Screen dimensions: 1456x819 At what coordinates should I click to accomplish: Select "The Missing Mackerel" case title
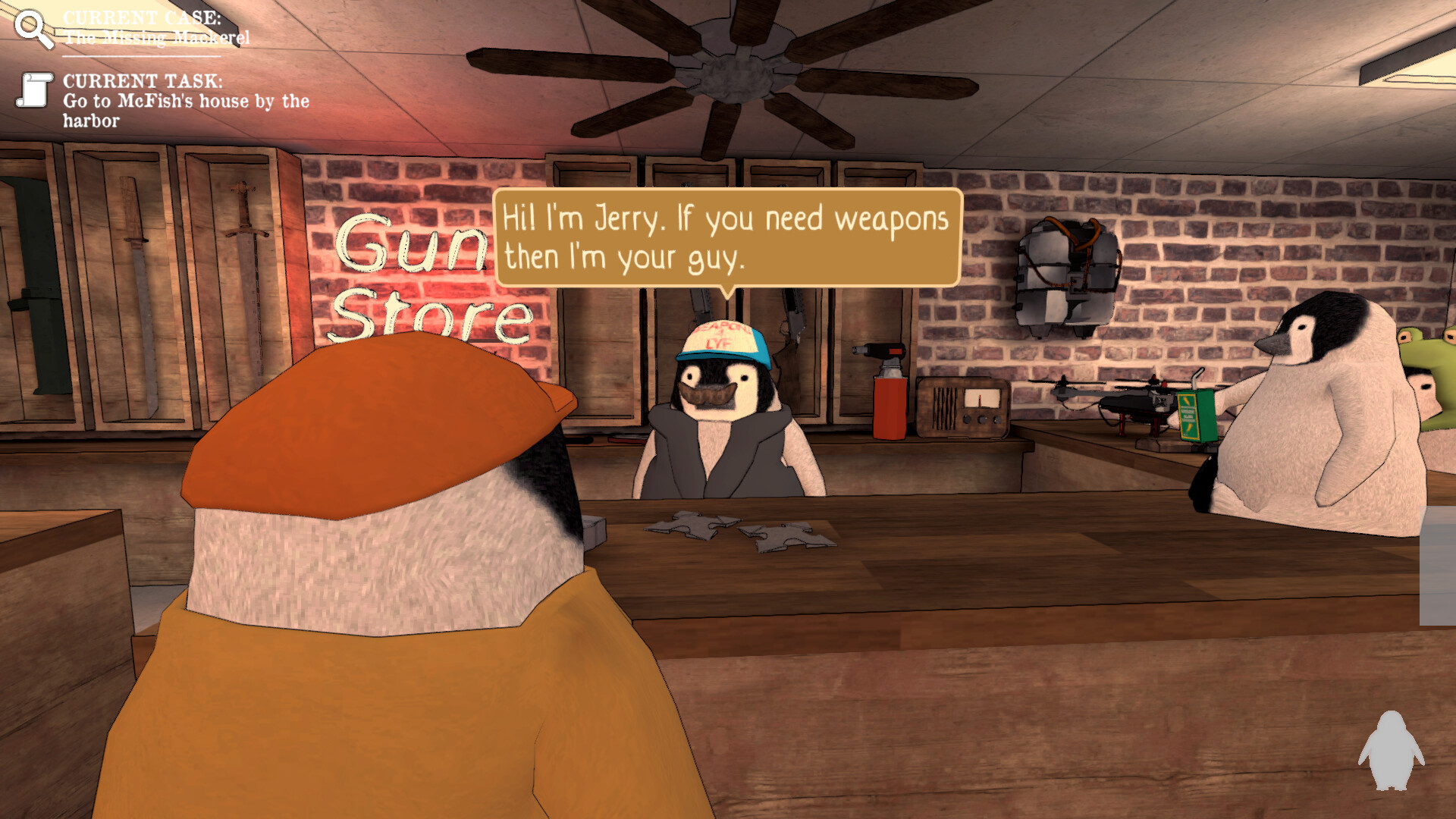point(155,34)
